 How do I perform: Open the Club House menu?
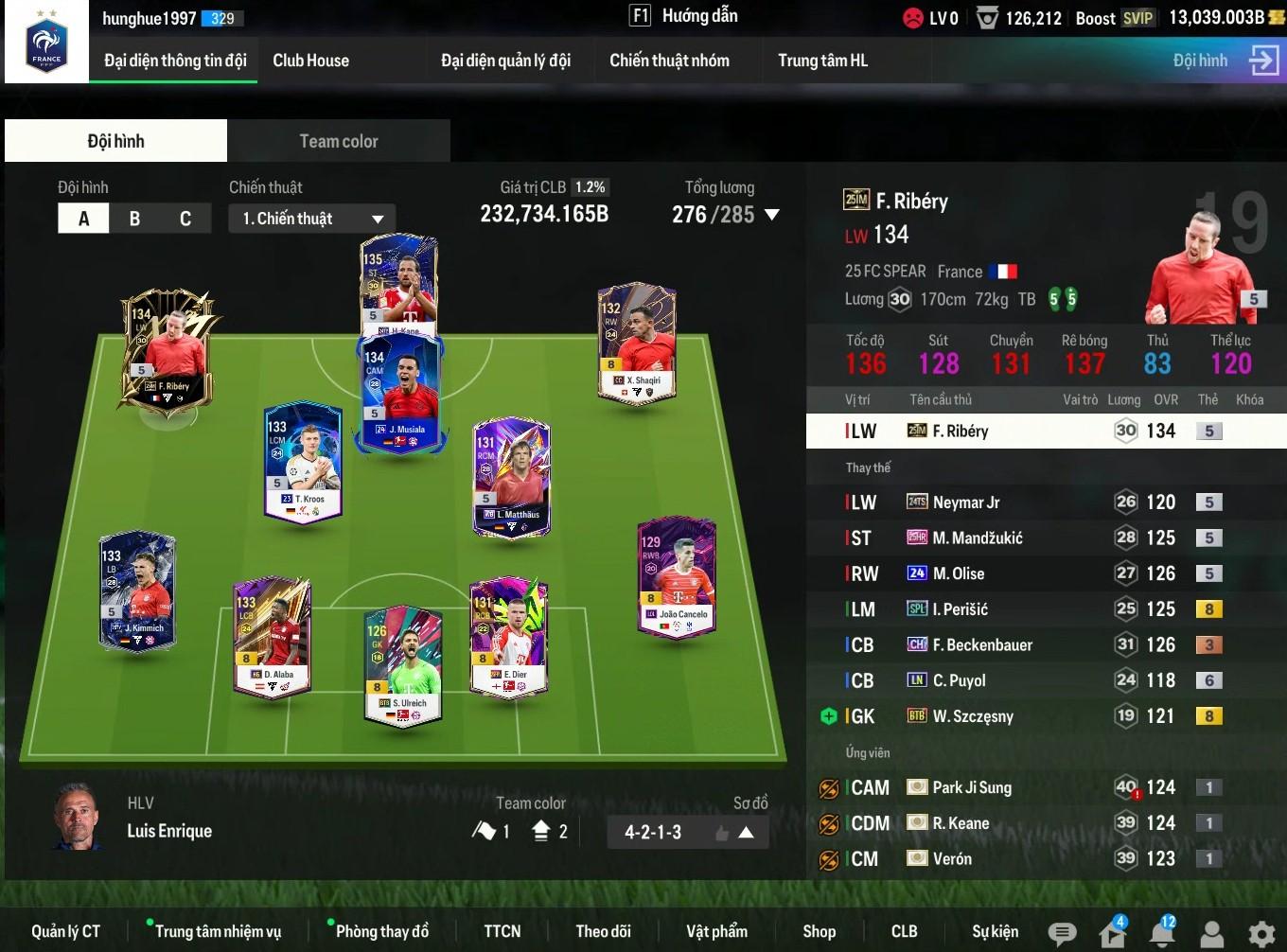pos(310,61)
